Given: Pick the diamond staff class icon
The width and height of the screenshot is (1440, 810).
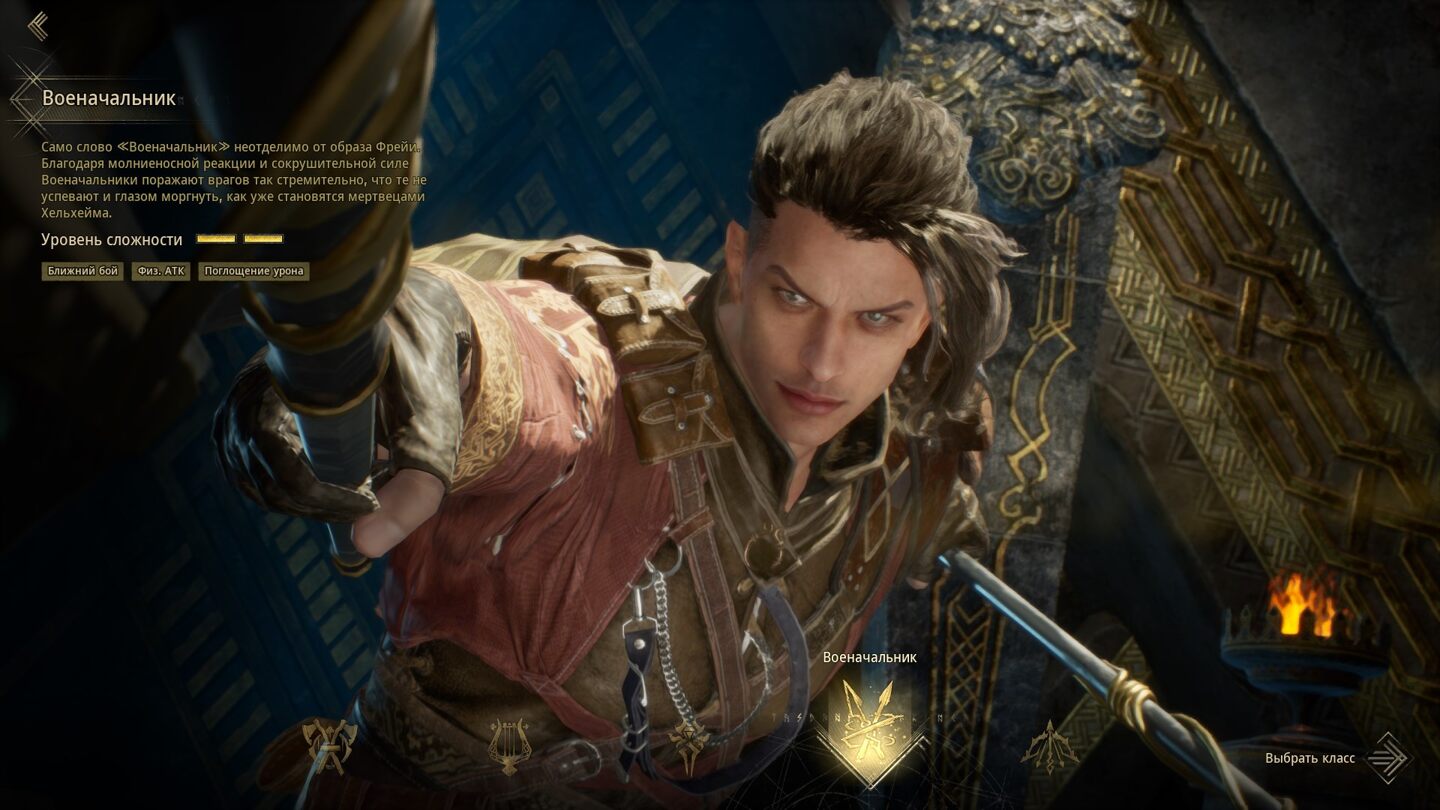Looking at the screenshot, I should coord(689,746).
